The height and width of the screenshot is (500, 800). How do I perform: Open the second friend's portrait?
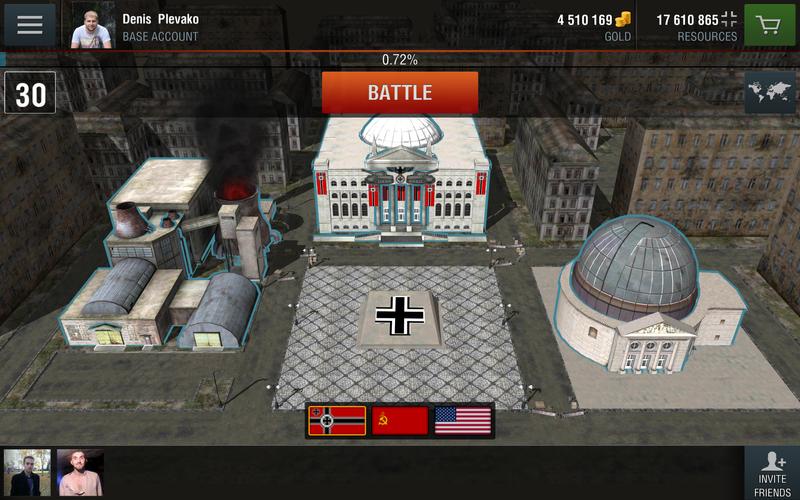click(x=80, y=472)
